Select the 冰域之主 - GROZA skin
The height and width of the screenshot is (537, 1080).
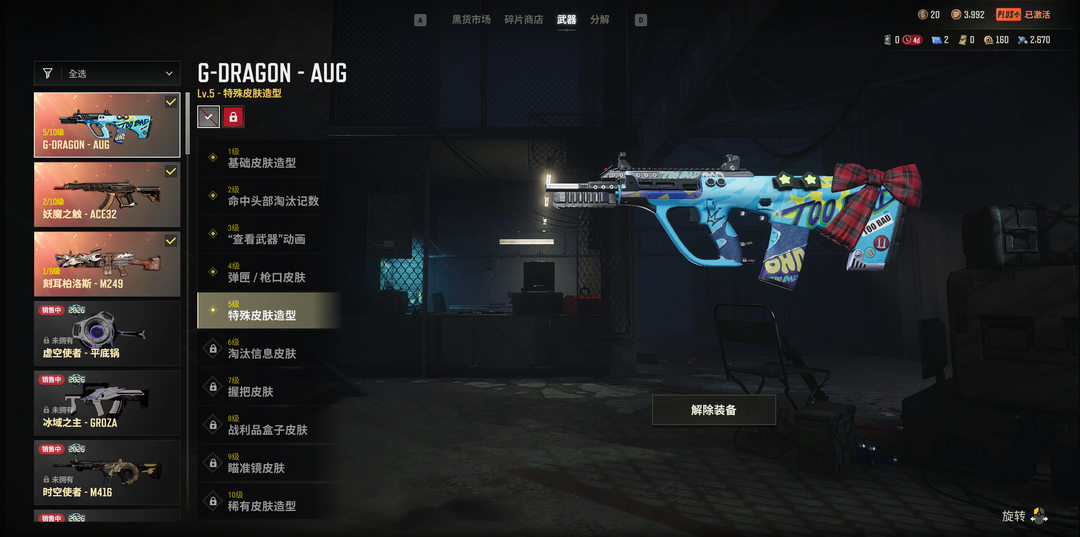click(107, 402)
